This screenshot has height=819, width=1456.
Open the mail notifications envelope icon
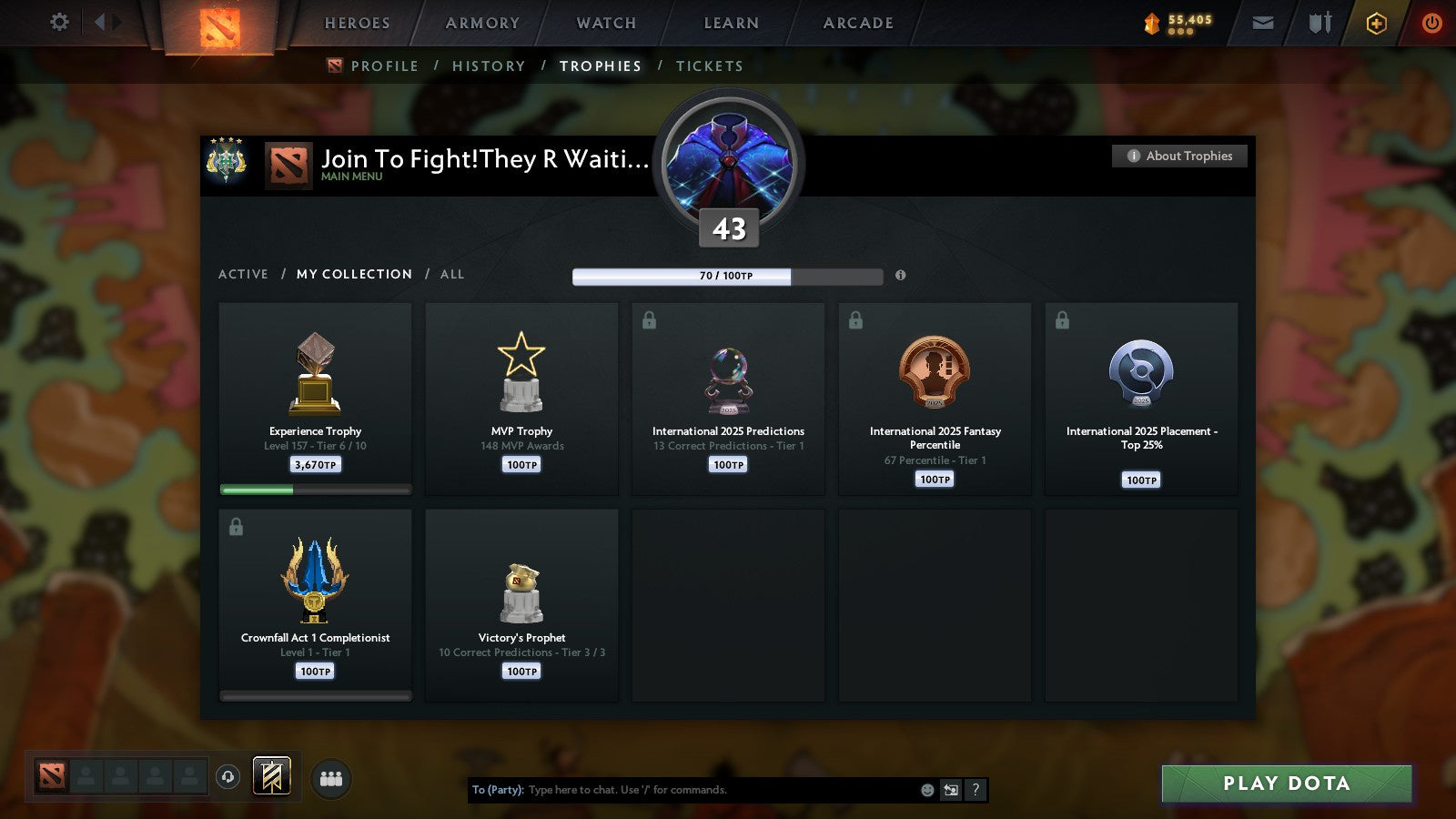point(1263,23)
